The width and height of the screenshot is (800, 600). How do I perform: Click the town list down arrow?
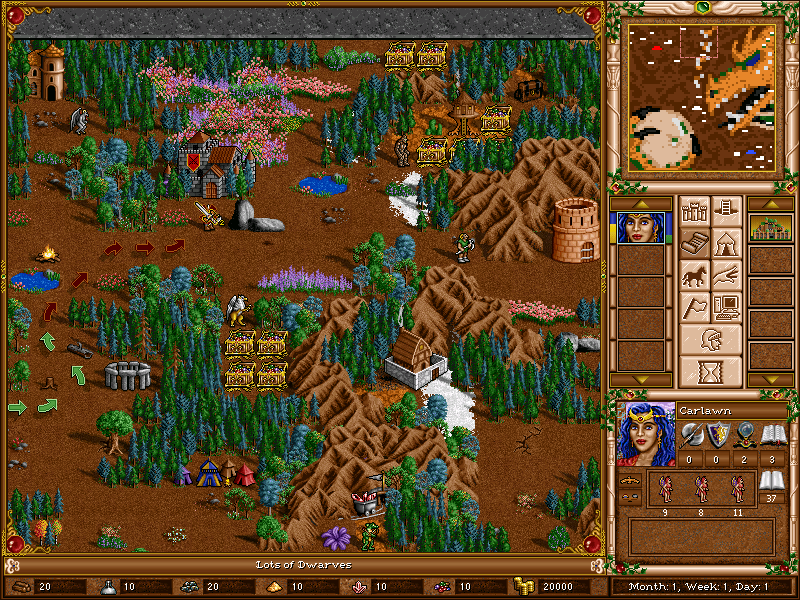770,381
